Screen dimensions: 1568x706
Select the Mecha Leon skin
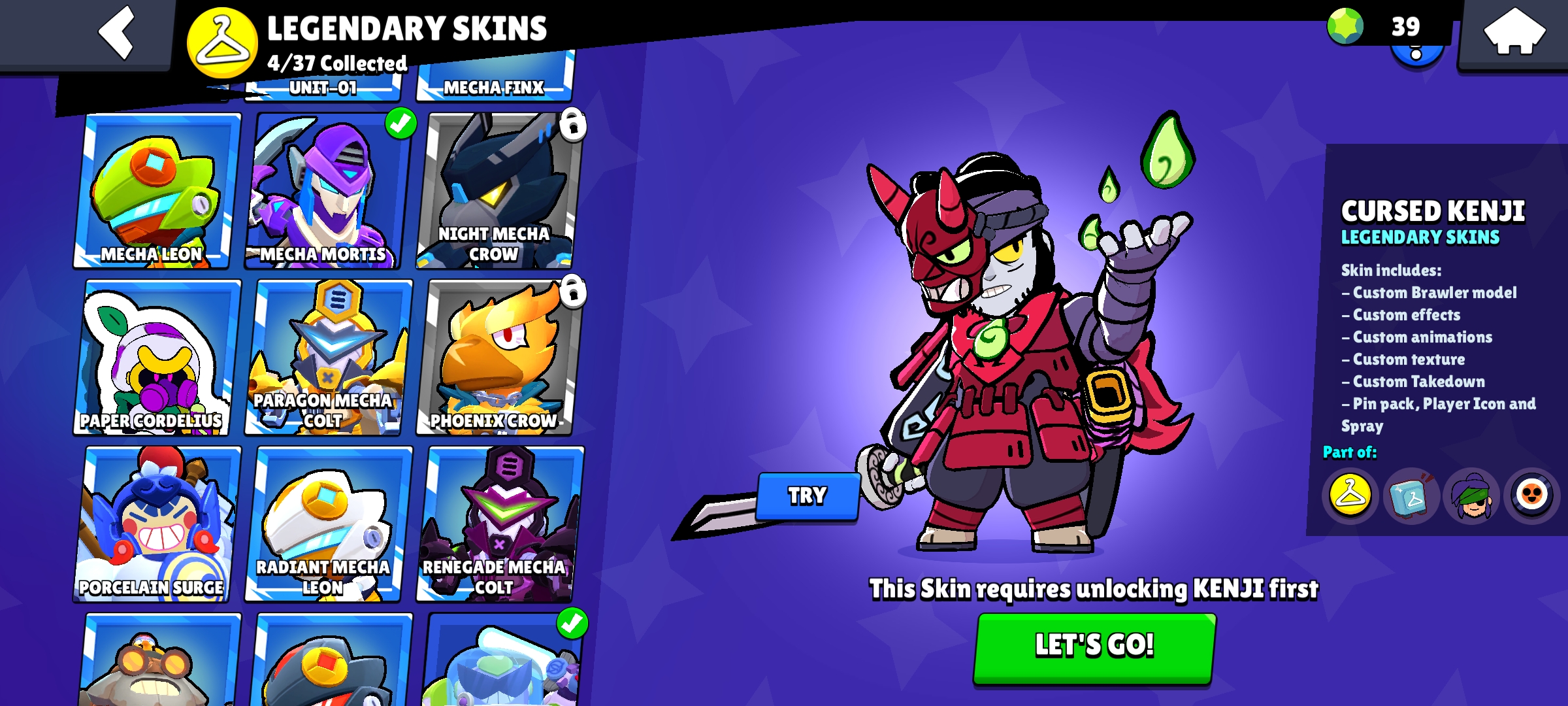point(155,191)
